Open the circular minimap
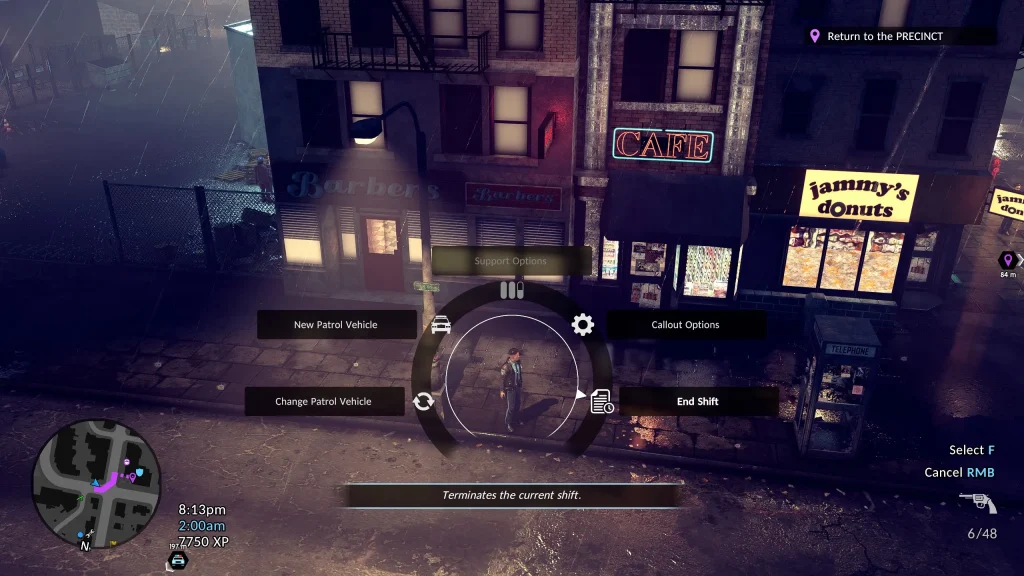The height and width of the screenshot is (576, 1024). (x=96, y=483)
